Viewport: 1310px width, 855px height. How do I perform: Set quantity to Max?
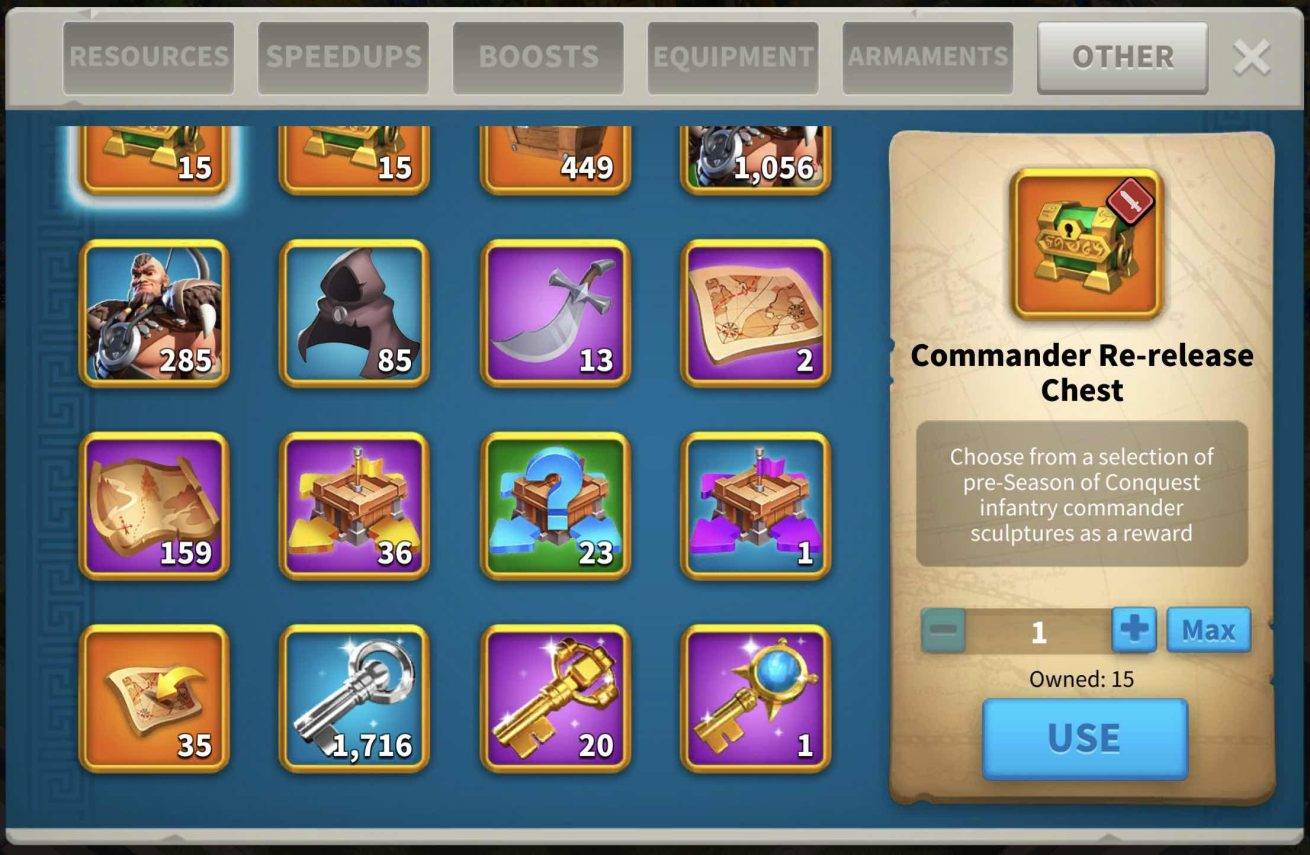point(1208,630)
